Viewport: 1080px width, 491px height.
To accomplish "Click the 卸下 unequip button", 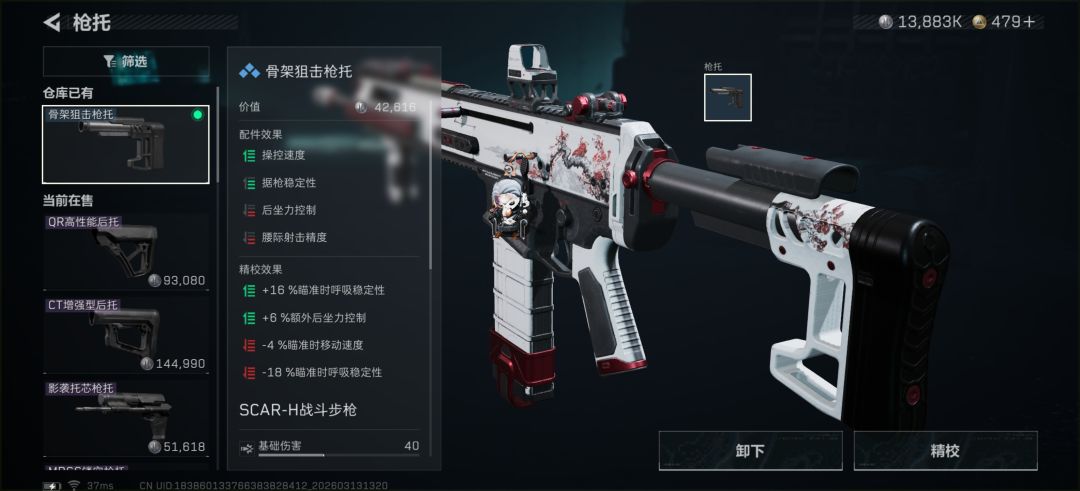I will coord(750,450).
